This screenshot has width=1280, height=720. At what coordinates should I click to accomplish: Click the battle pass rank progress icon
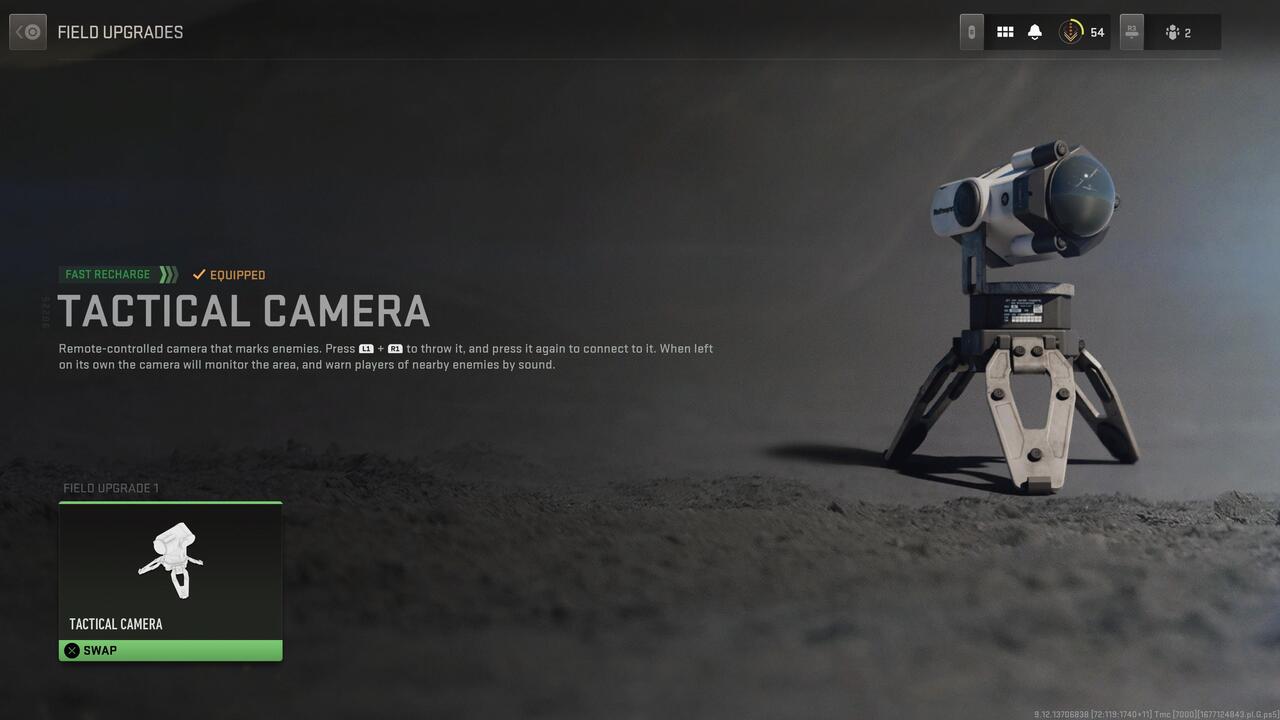click(x=1070, y=31)
